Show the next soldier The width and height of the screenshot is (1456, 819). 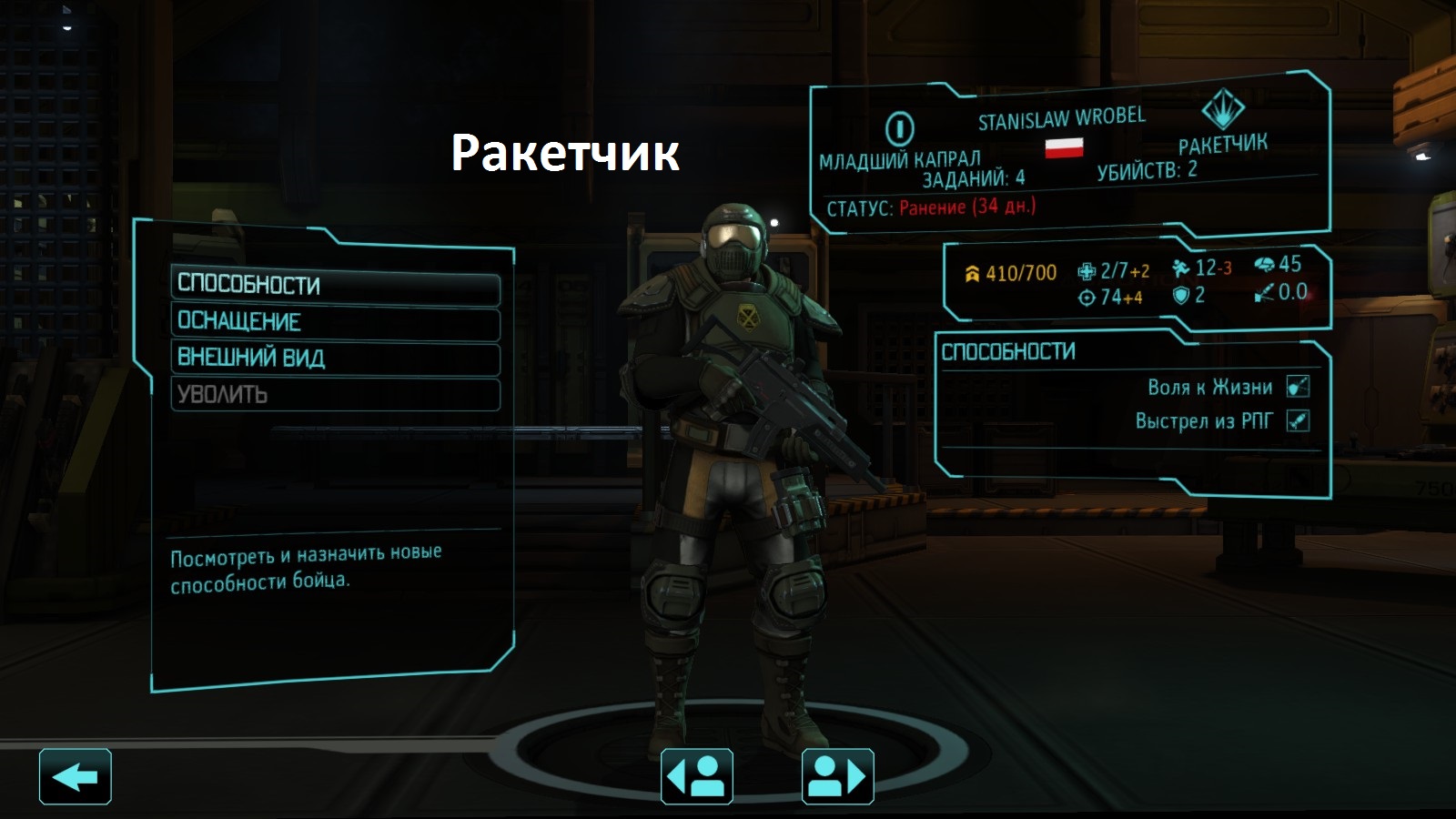[x=837, y=777]
